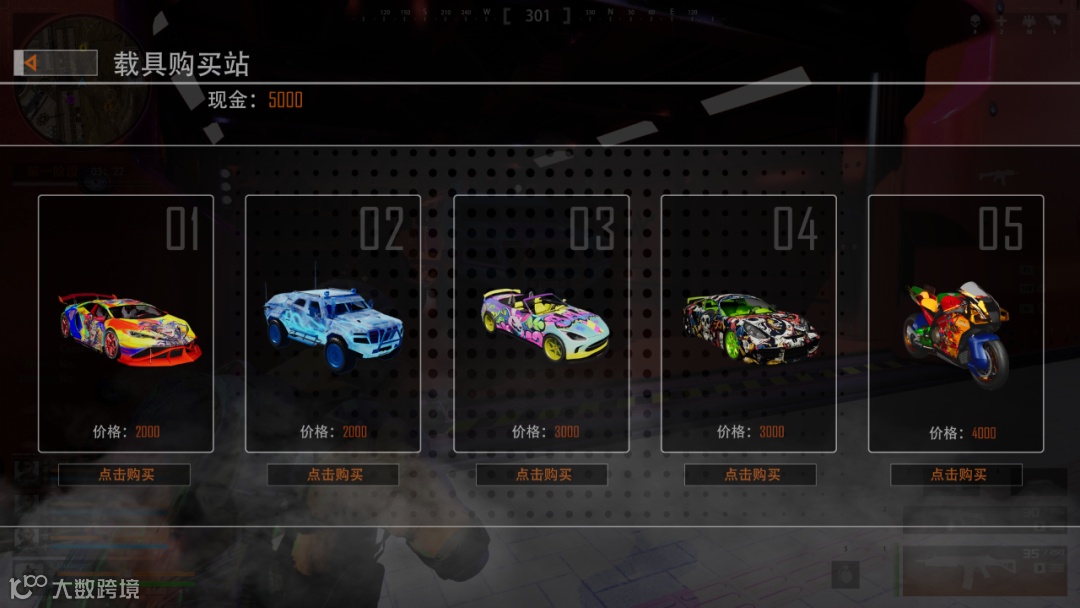Choose vehicle card 03 graffiti convertible
This screenshot has height=608, width=1080.
541,323
